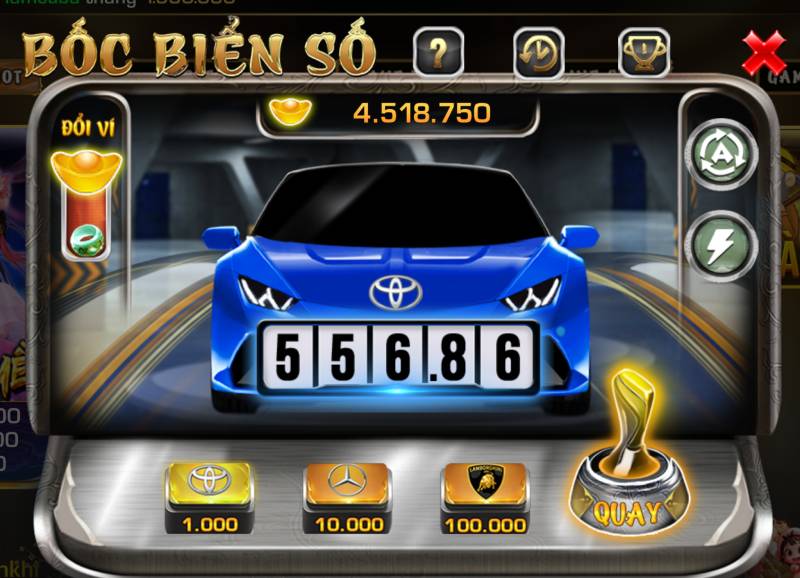Screen dimensions: 800x578
Task: Open the question mark help button
Action: [437, 52]
